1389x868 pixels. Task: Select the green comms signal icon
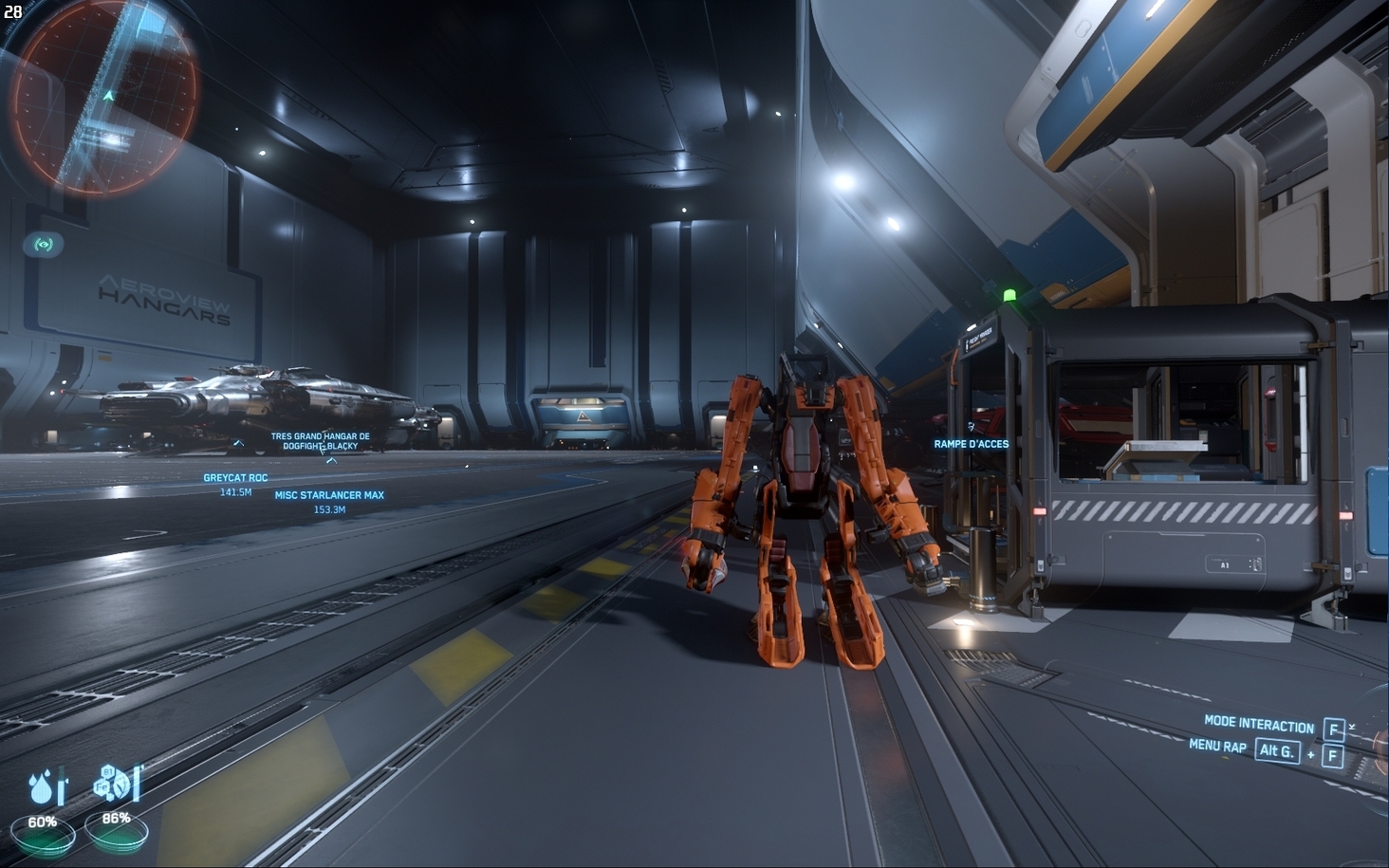(x=44, y=245)
